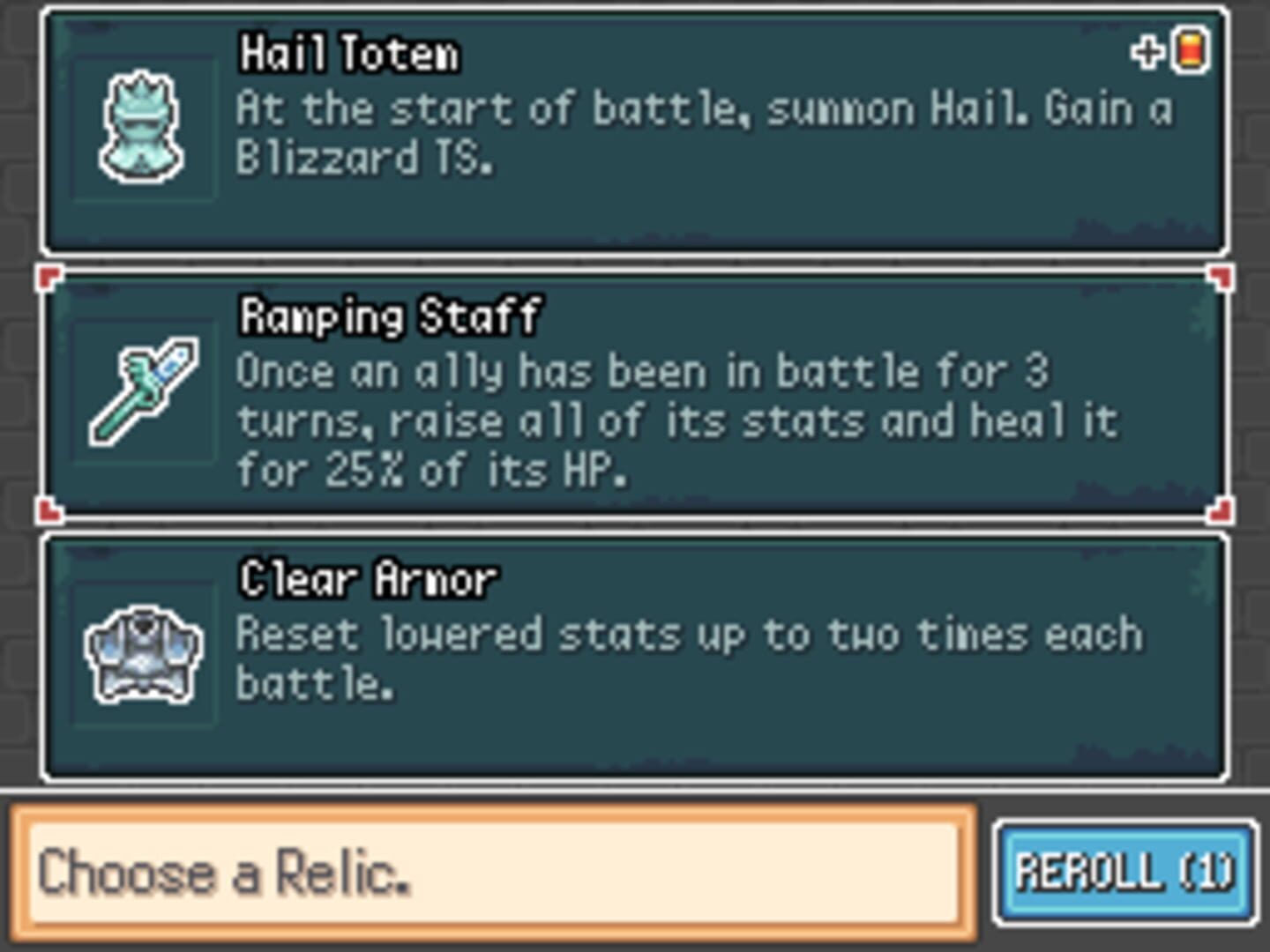
Task: Click the 'Choose a Relic.' message box
Action: click(494, 873)
